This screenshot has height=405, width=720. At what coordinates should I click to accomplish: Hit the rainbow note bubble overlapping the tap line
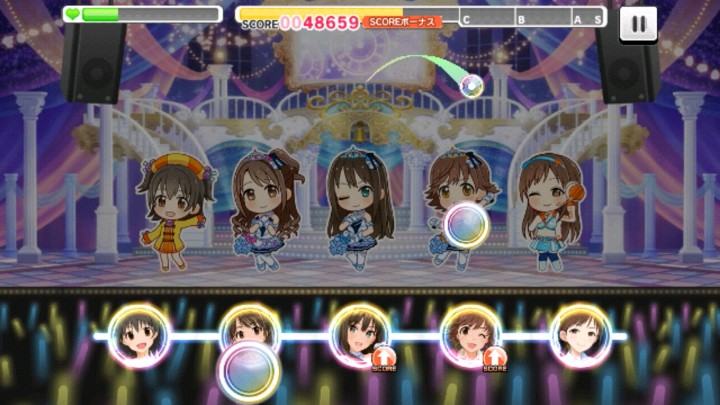pyautogui.click(x=249, y=371)
